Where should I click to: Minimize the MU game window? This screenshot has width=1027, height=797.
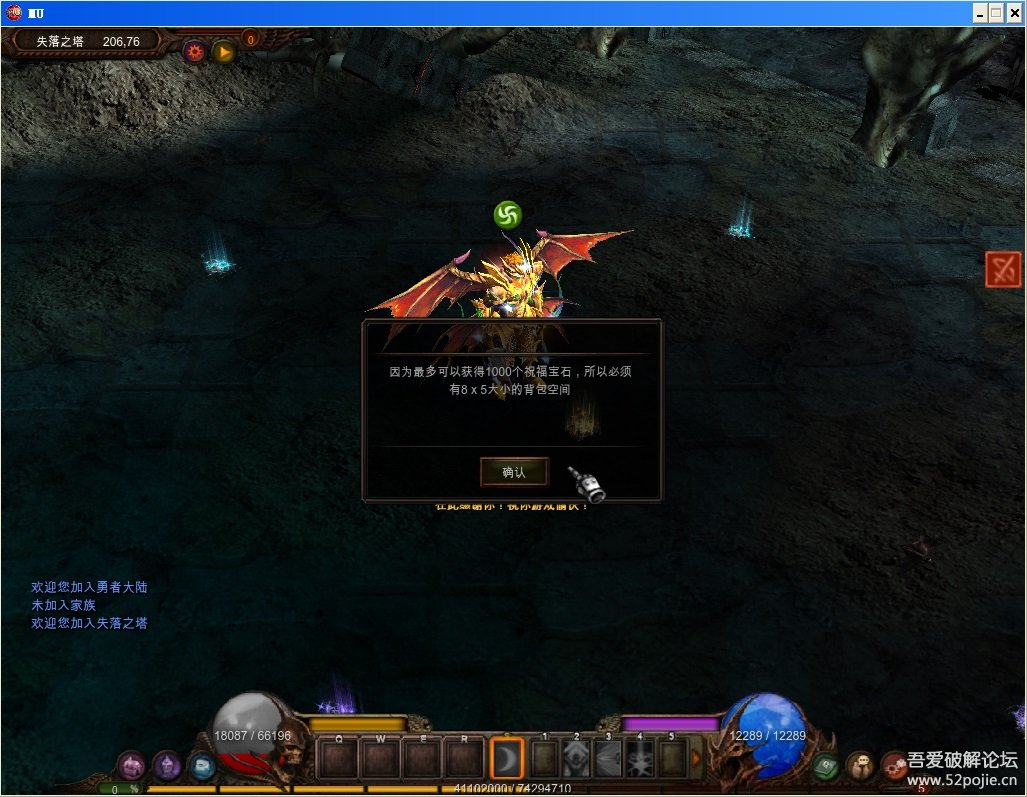(978, 13)
